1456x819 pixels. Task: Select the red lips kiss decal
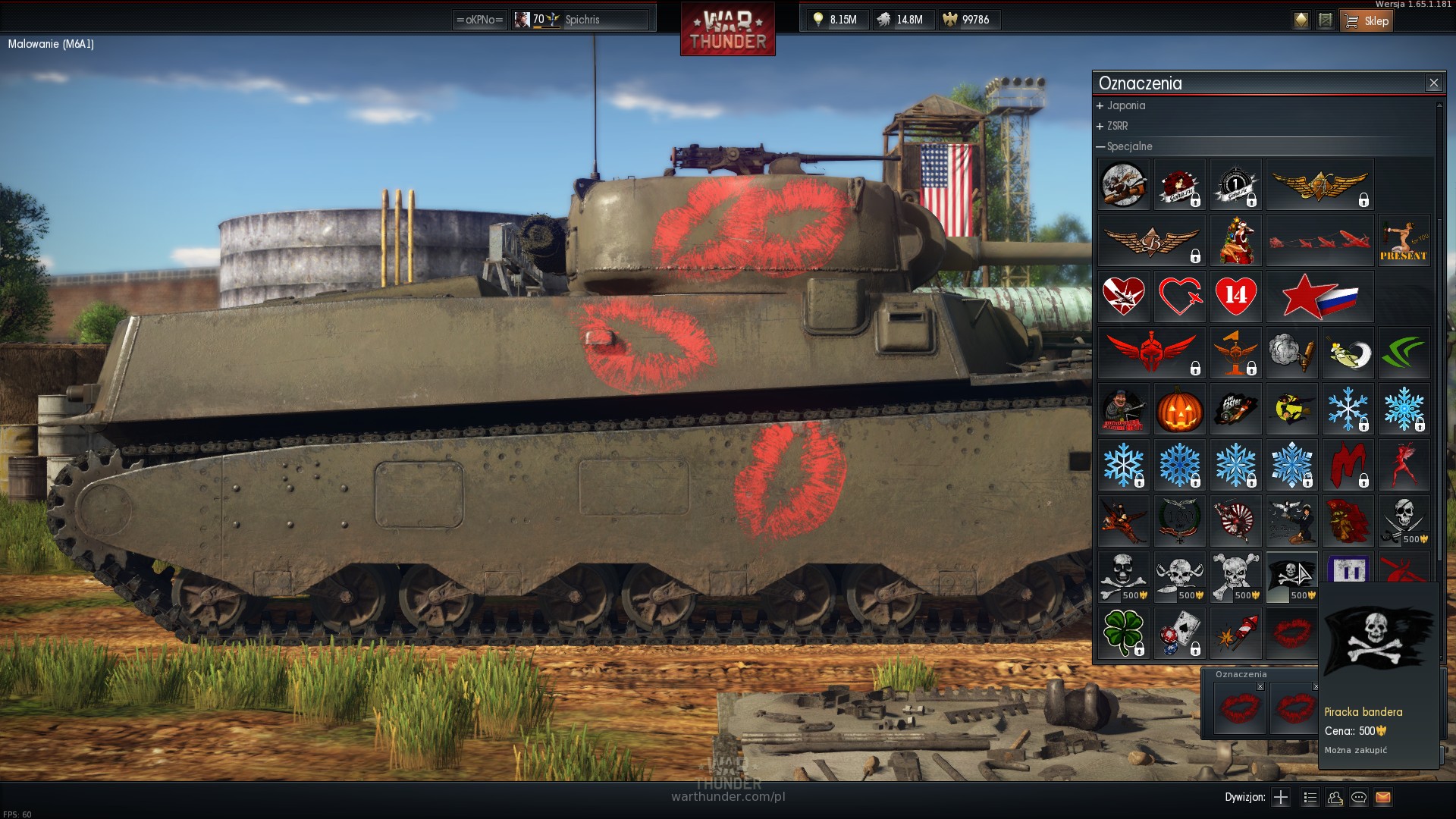tap(1291, 633)
